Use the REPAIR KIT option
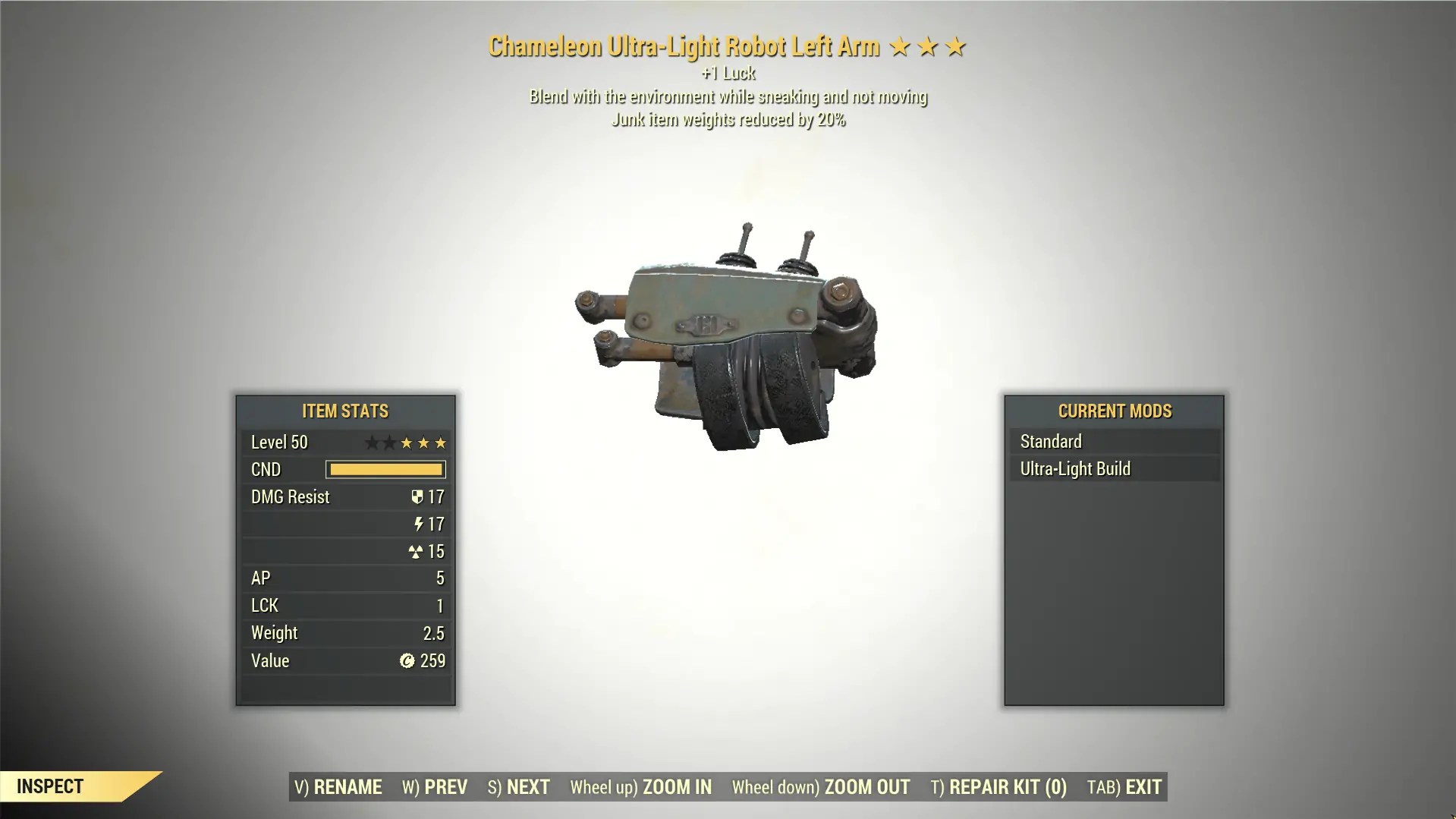1456x819 pixels. [x=998, y=787]
